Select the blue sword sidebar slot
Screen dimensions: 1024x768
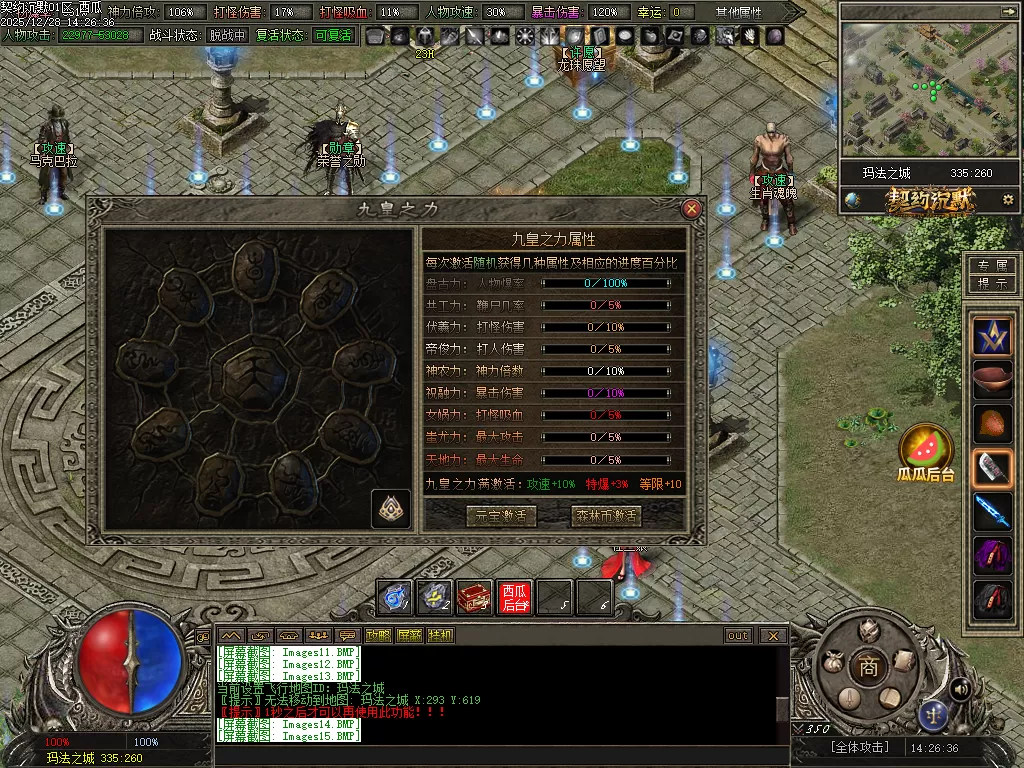(993, 511)
